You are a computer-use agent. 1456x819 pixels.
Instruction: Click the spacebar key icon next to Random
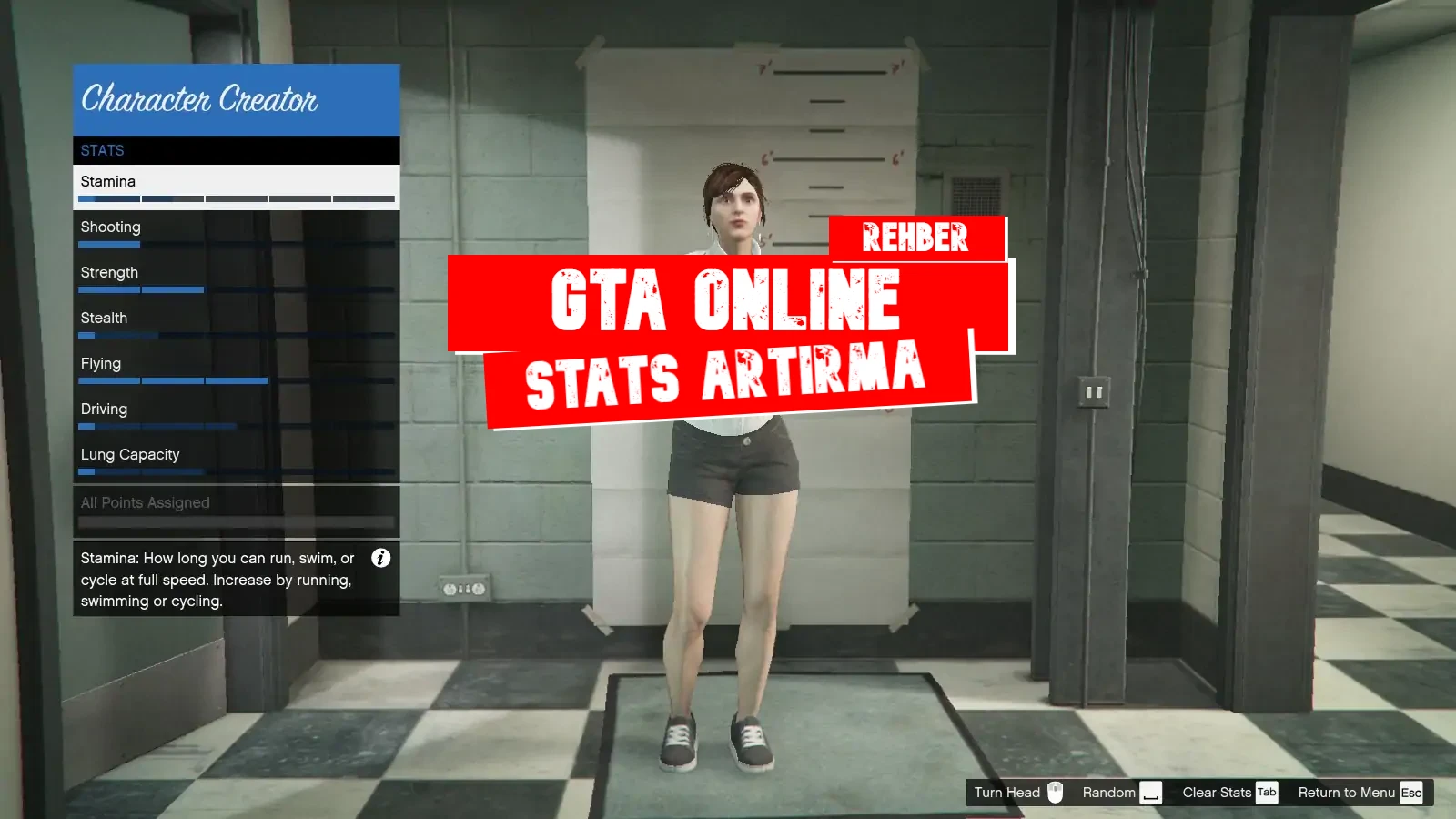[1151, 792]
